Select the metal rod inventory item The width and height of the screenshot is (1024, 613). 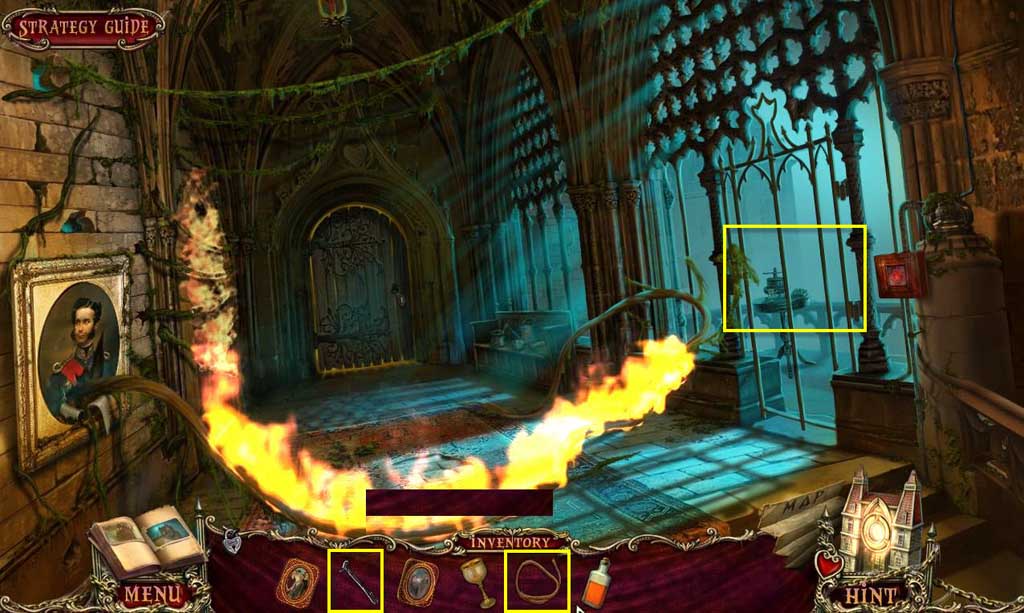[356, 580]
